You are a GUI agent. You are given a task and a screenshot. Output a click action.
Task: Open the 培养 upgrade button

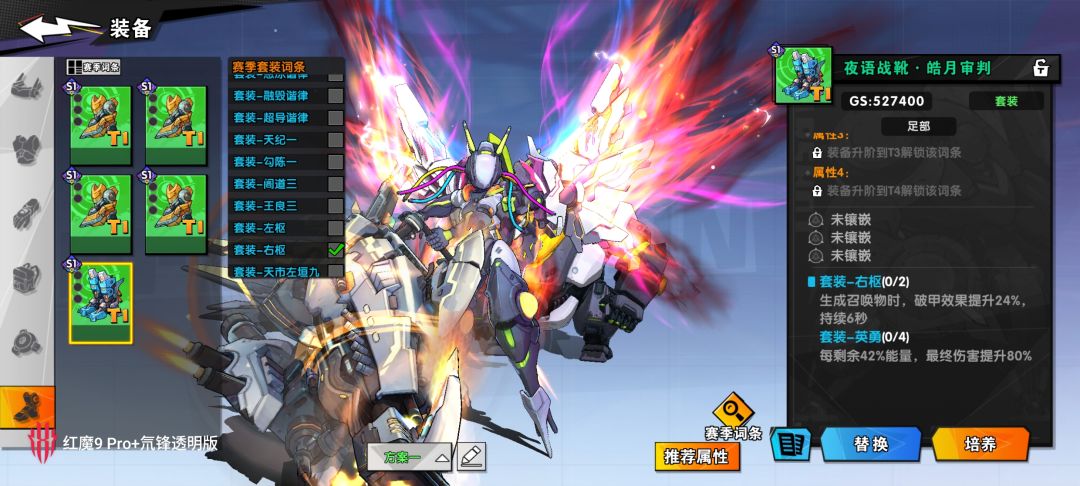pyautogui.click(x=980, y=444)
